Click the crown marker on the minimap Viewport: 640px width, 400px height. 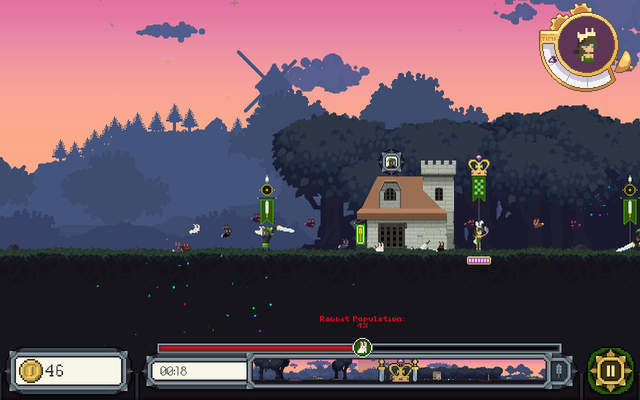click(x=402, y=372)
